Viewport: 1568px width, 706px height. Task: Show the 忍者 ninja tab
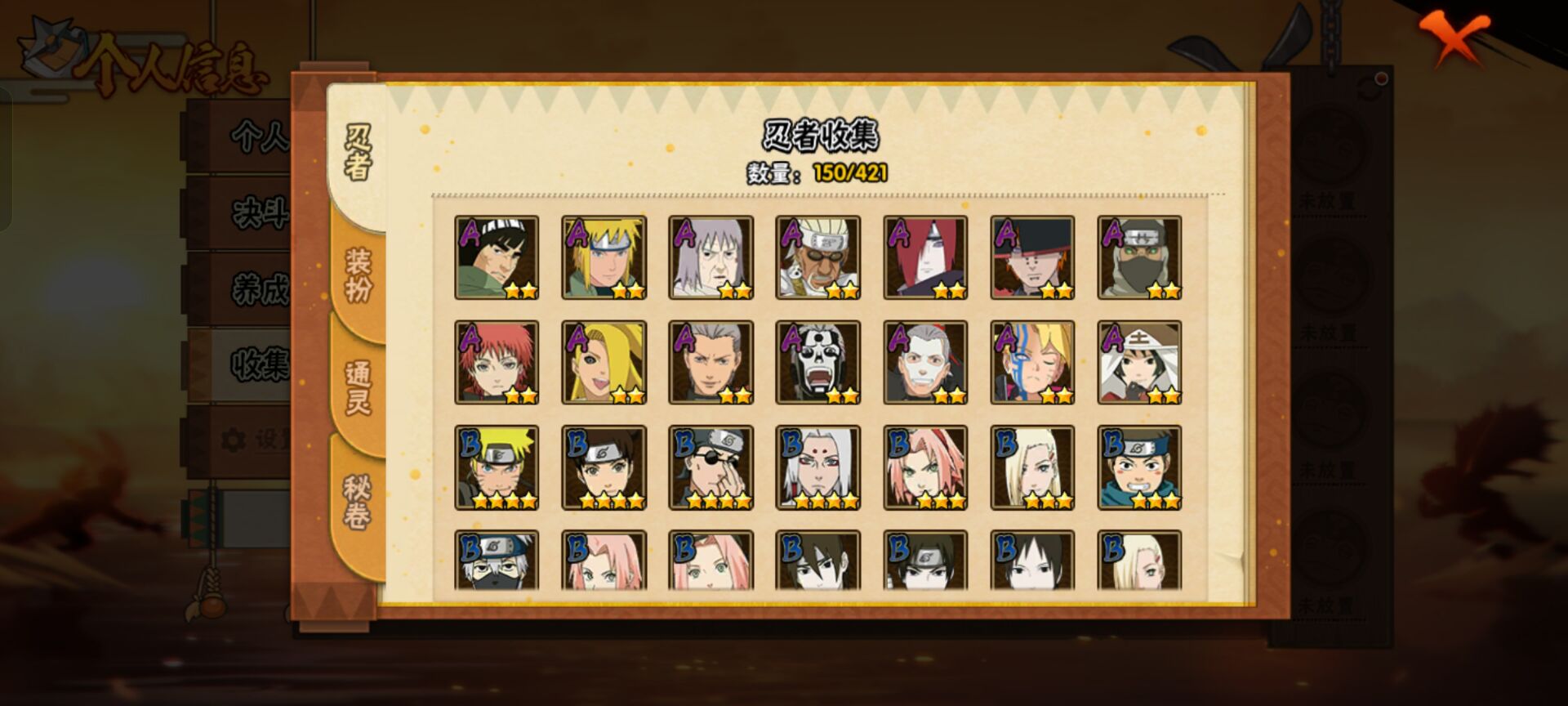pos(358,152)
